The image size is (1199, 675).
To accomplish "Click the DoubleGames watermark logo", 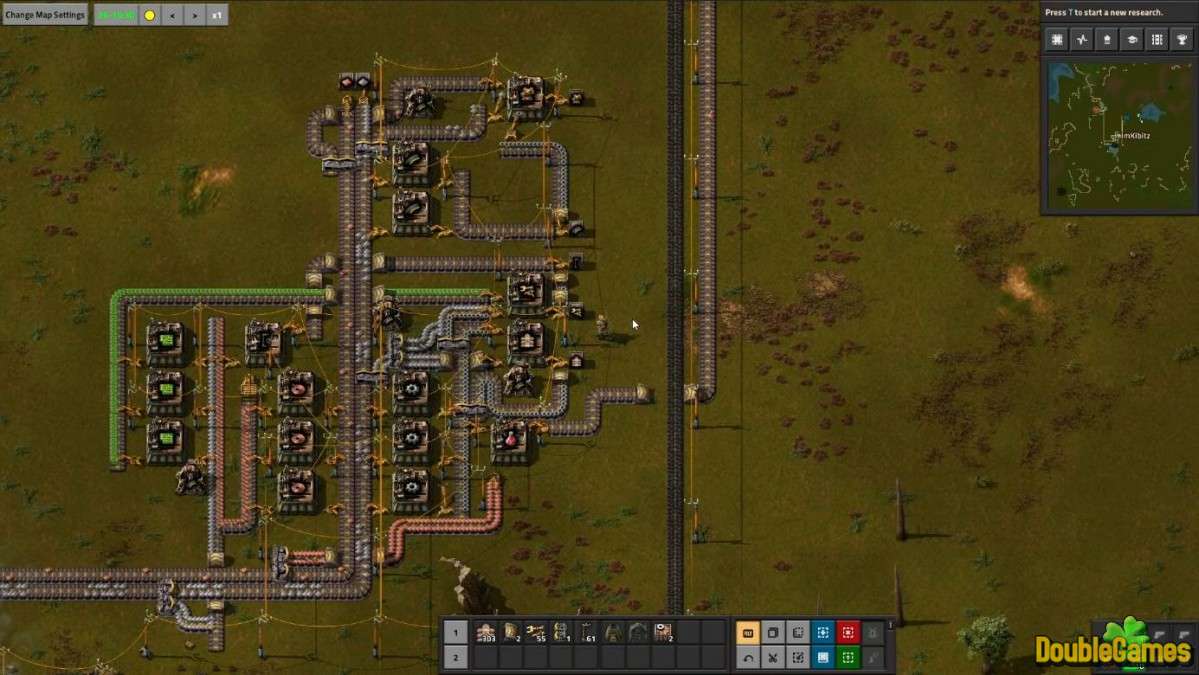I will [x=1113, y=647].
